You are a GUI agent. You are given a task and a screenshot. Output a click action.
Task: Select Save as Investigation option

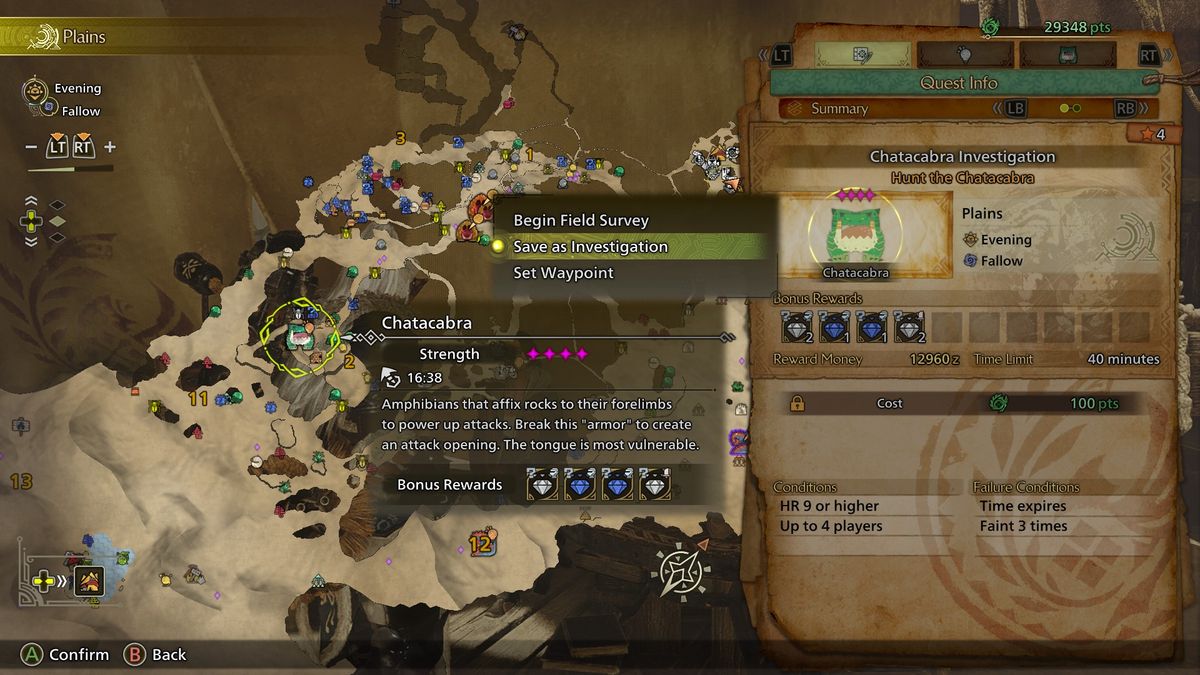(590, 246)
